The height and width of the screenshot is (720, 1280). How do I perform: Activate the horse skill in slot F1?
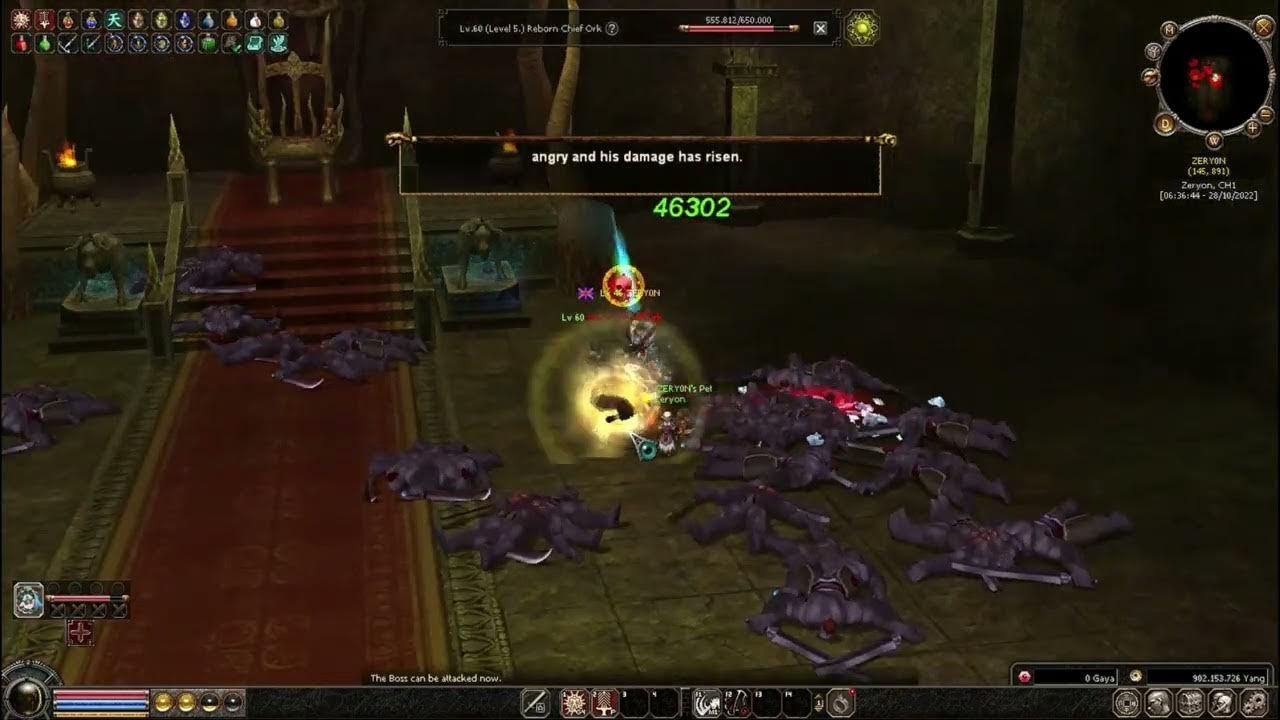pos(709,703)
